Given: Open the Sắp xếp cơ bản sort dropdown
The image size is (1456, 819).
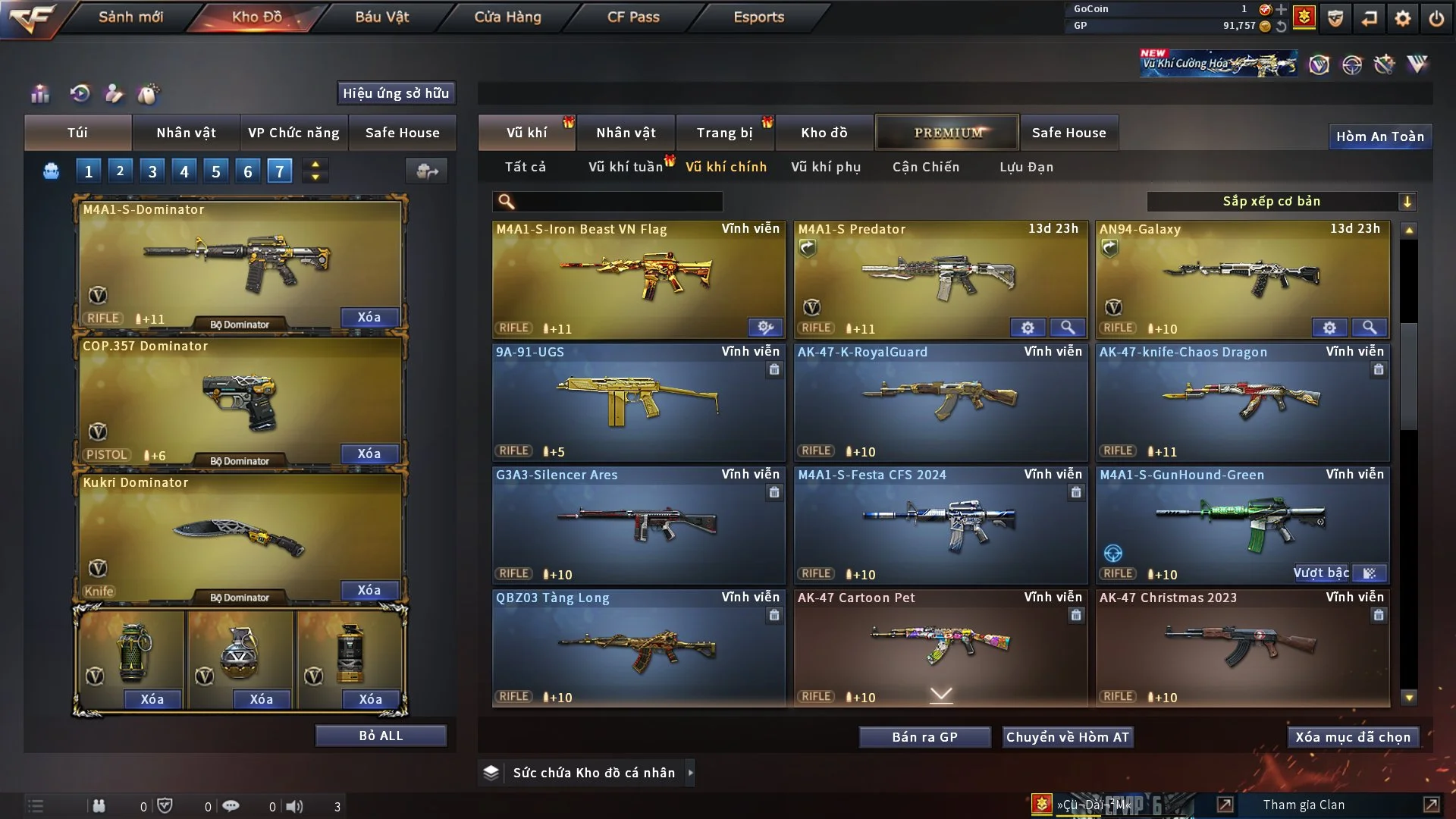Looking at the screenshot, I should (1281, 202).
